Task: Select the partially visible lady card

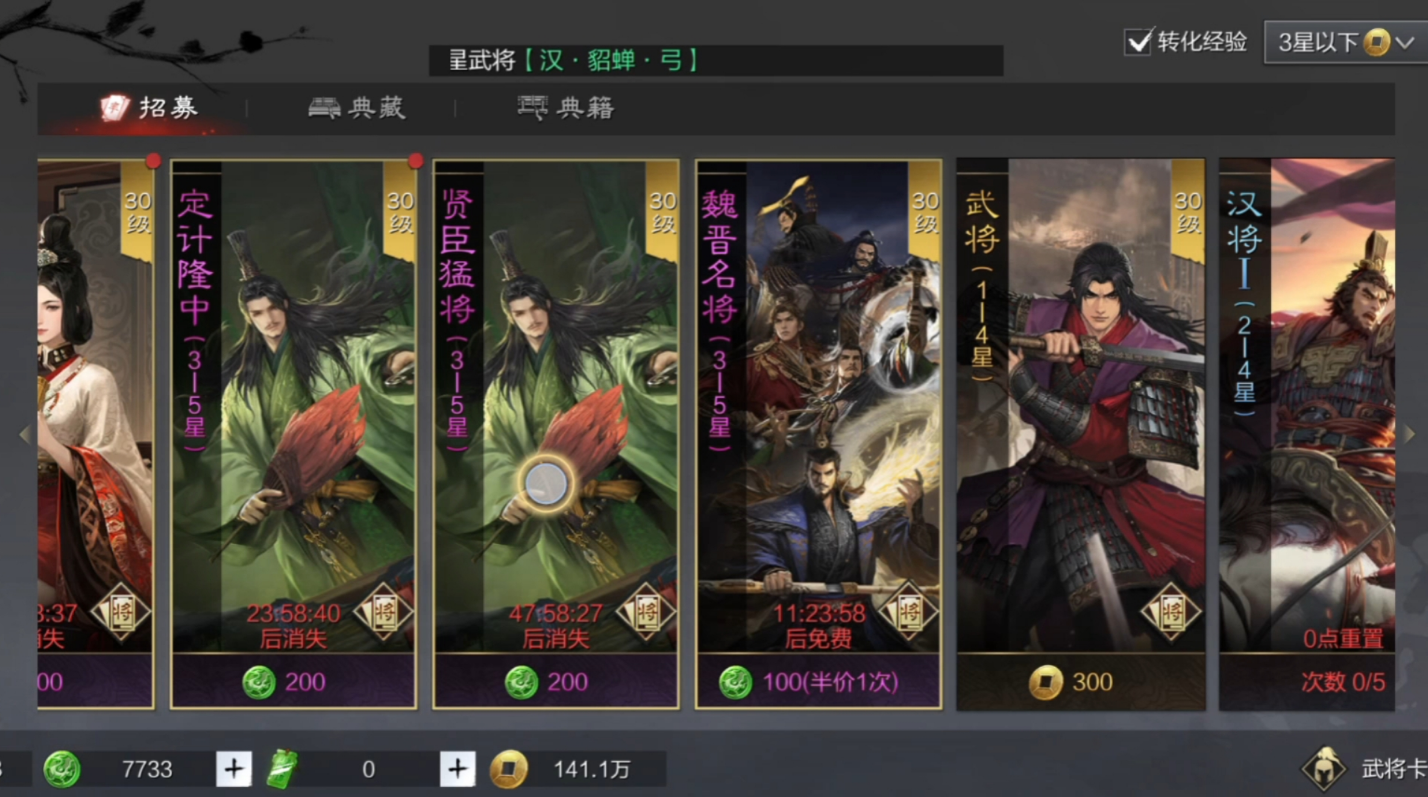Action: pos(95,400)
